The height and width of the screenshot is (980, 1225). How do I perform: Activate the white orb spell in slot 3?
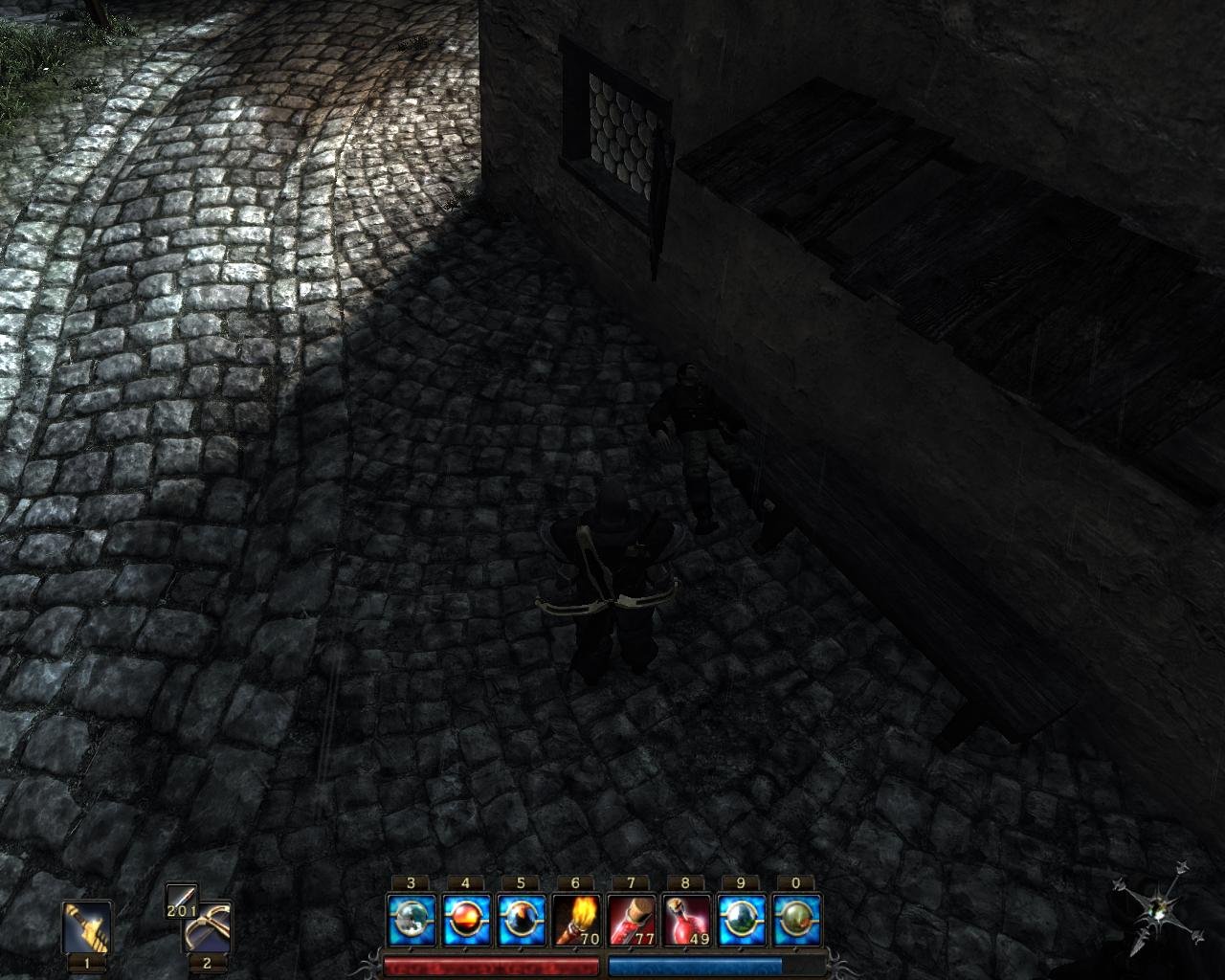(412, 921)
